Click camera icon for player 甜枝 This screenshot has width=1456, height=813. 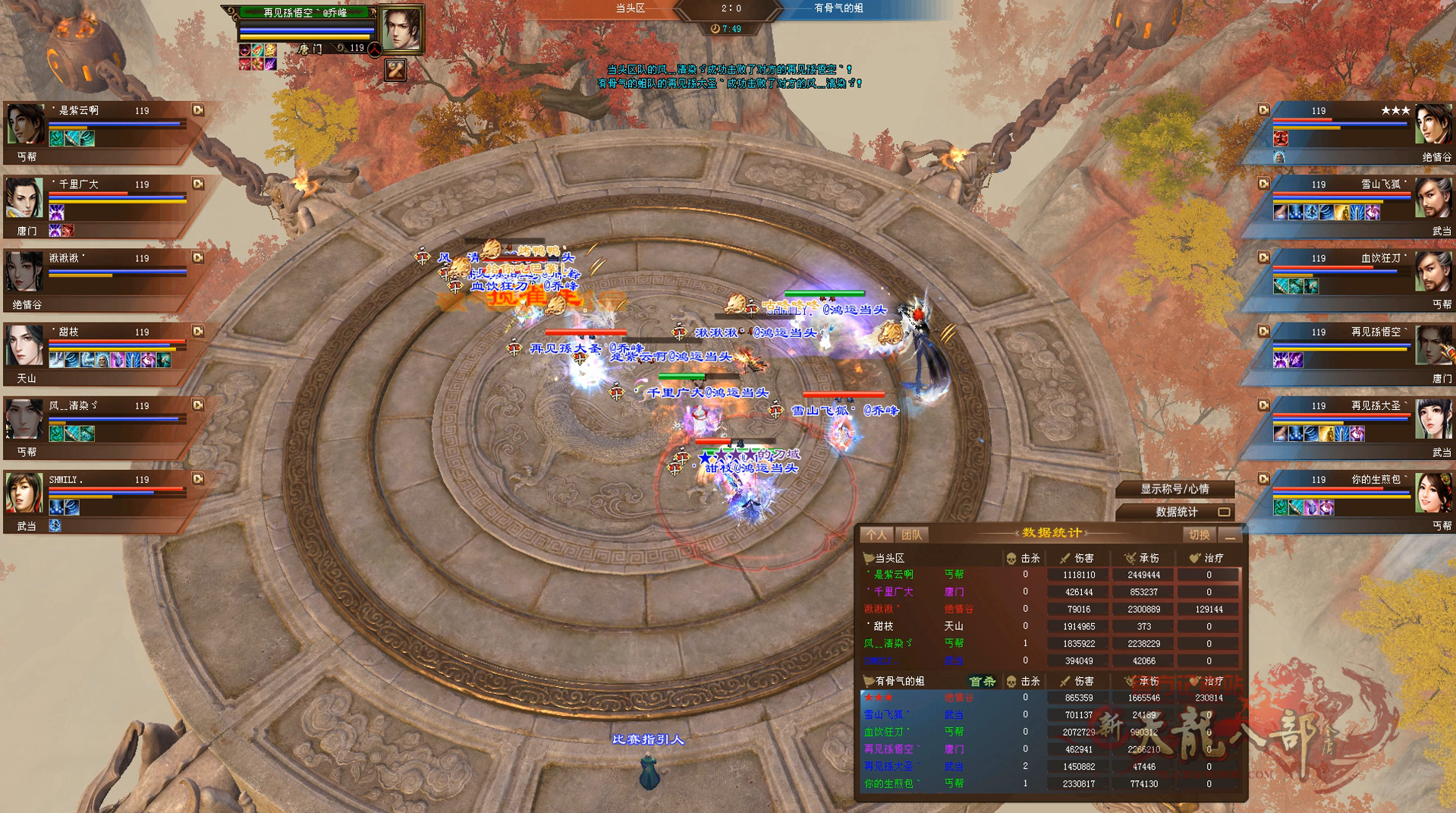[x=198, y=331]
